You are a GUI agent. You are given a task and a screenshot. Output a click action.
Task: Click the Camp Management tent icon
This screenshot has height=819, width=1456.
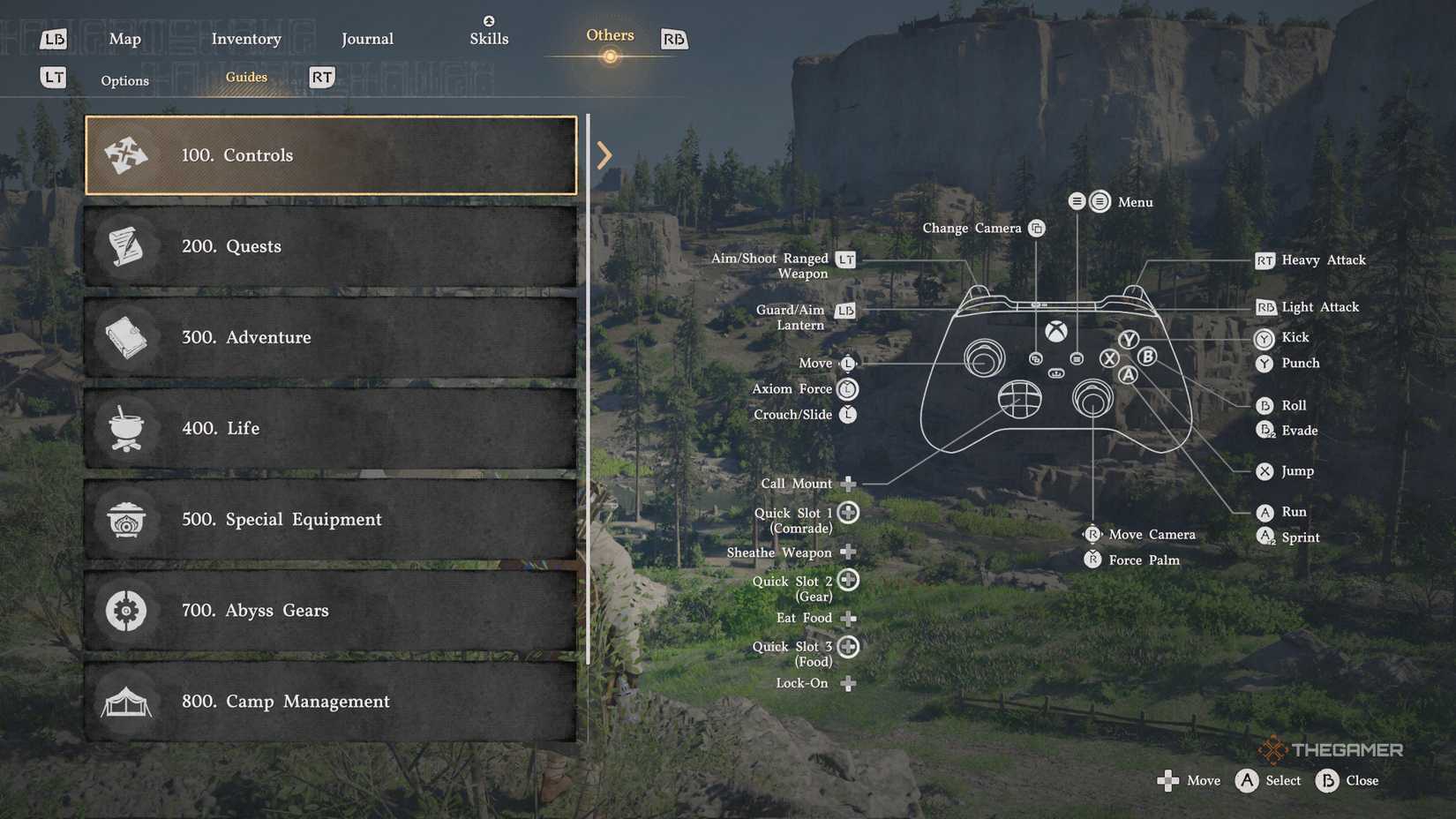[126, 701]
